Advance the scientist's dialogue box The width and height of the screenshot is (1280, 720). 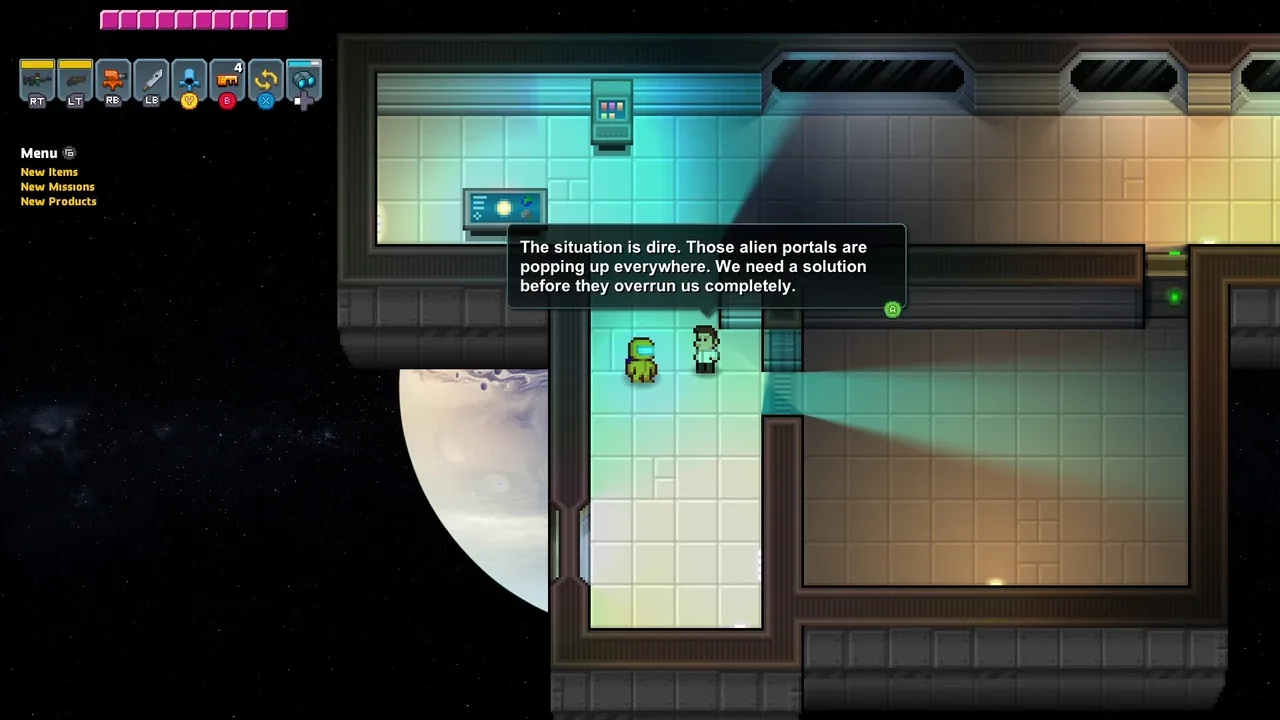[x=893, y=310]
